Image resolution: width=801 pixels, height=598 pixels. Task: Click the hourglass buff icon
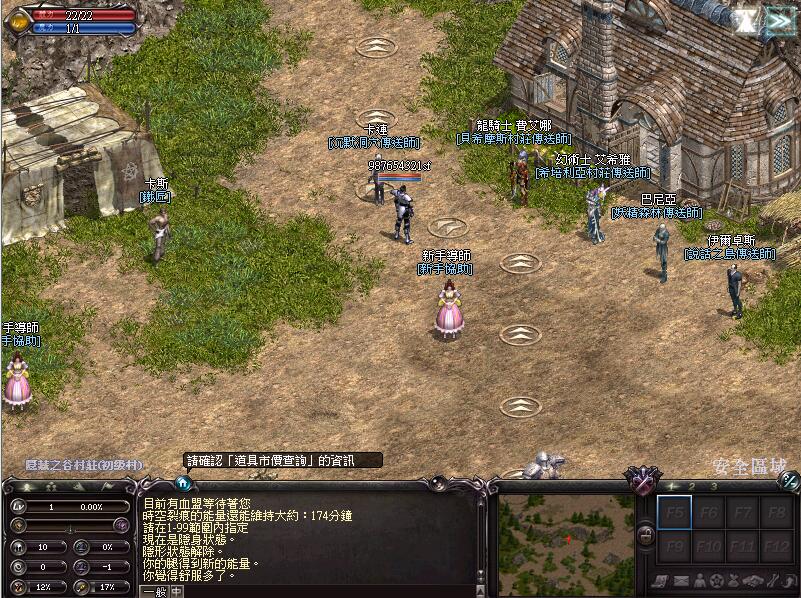744,22
